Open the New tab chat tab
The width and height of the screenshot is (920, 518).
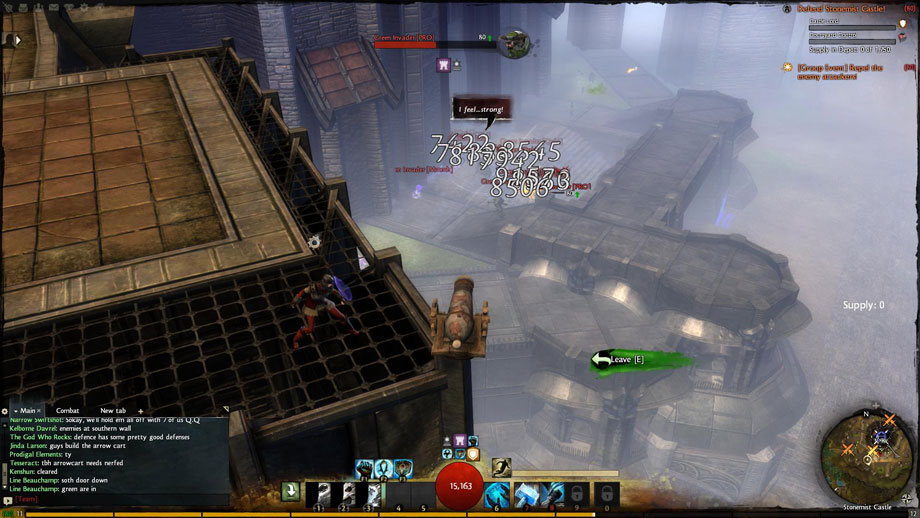click(112, 411)
